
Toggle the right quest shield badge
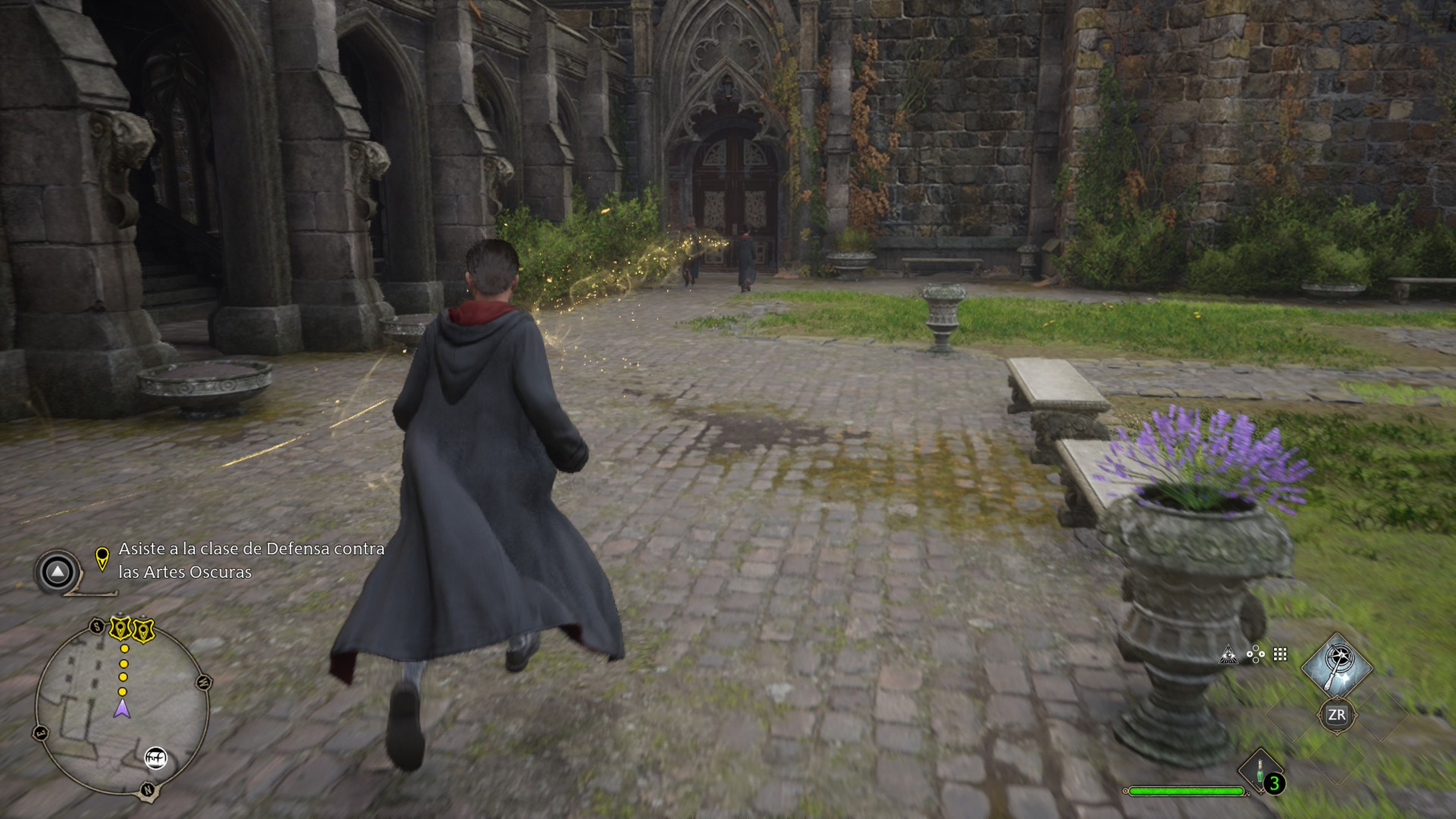(143, 631)
